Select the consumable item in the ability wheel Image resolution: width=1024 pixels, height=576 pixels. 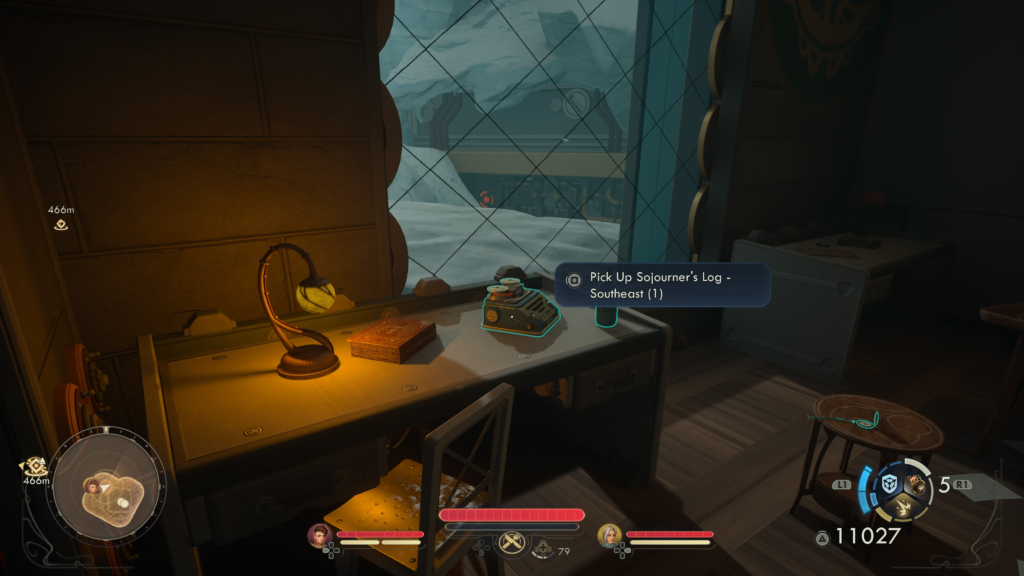(x=916, y=484)
